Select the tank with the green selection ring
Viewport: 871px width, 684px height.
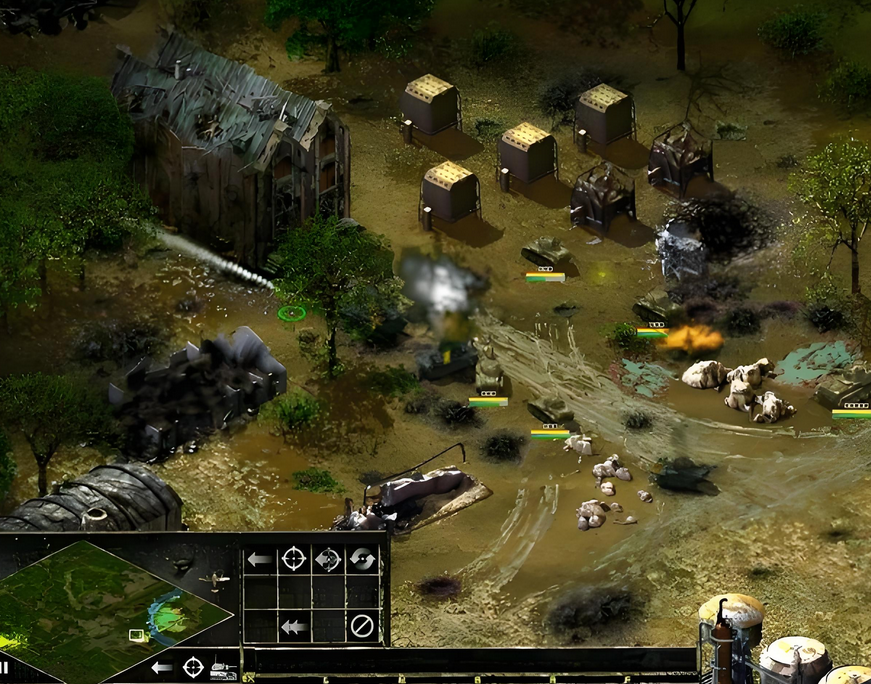[x=291, y=313]
